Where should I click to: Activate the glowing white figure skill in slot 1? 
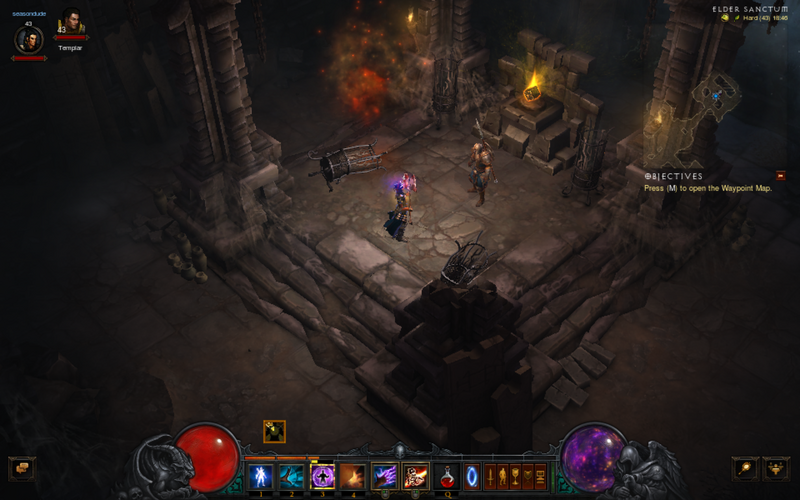point(262,476)
